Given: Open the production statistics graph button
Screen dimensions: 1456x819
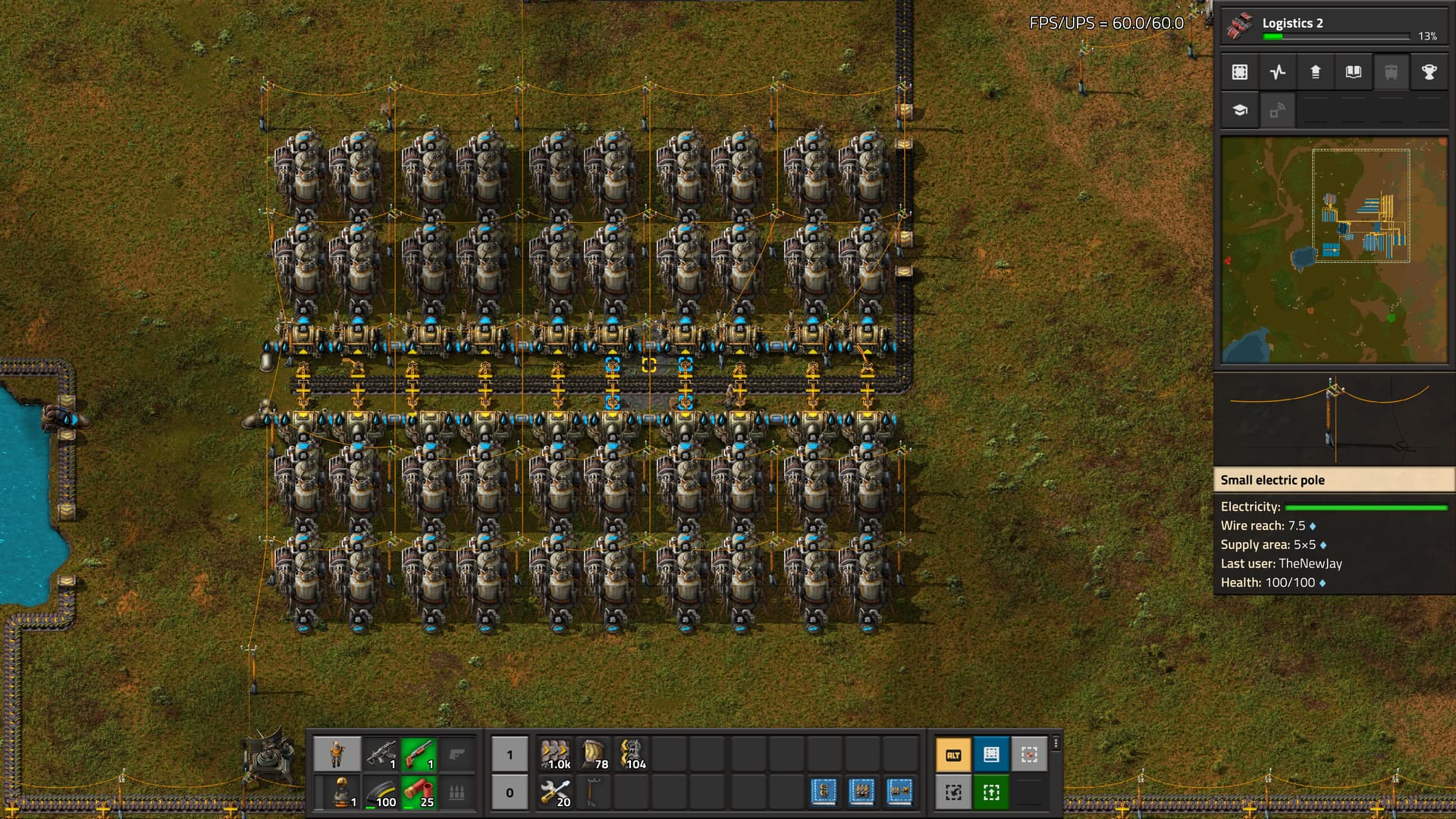Looking at the screenshot, I should pos(1278,72).
